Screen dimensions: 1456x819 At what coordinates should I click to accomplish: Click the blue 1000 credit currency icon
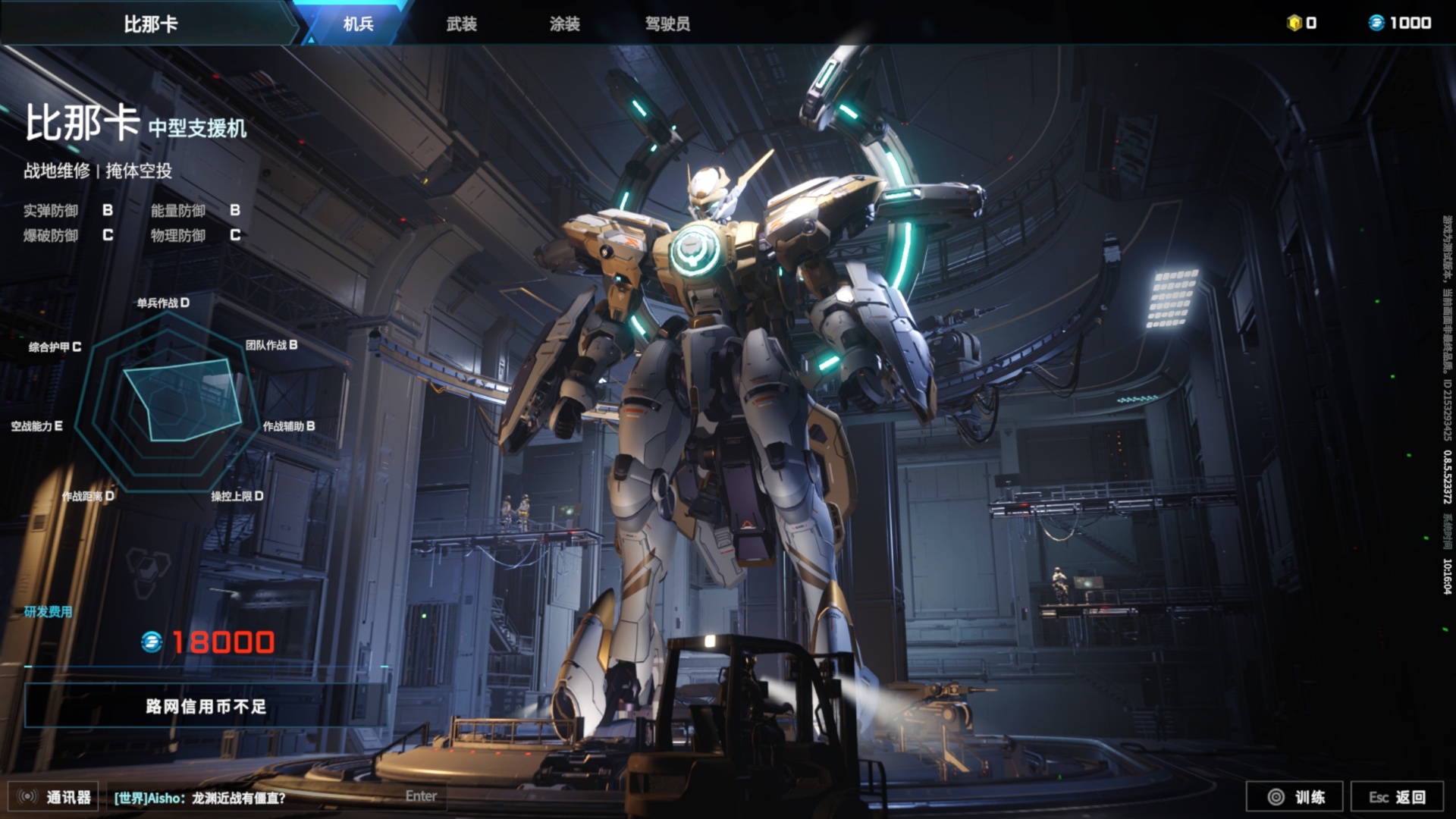[1376, 23]
